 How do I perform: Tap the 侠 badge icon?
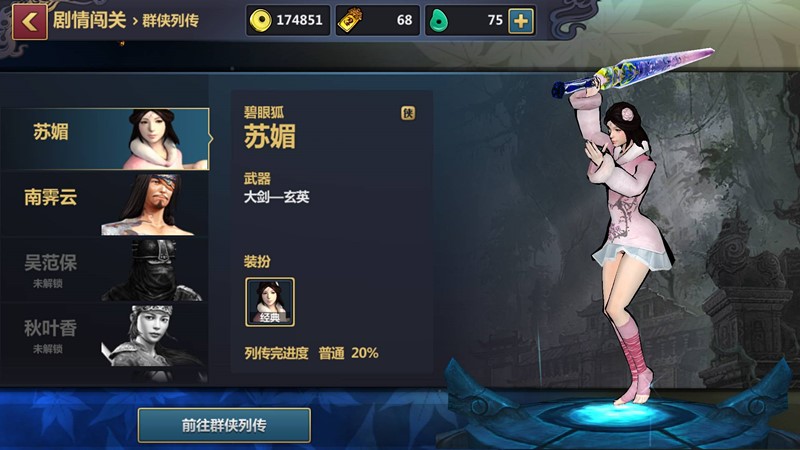tap(408, 113)
